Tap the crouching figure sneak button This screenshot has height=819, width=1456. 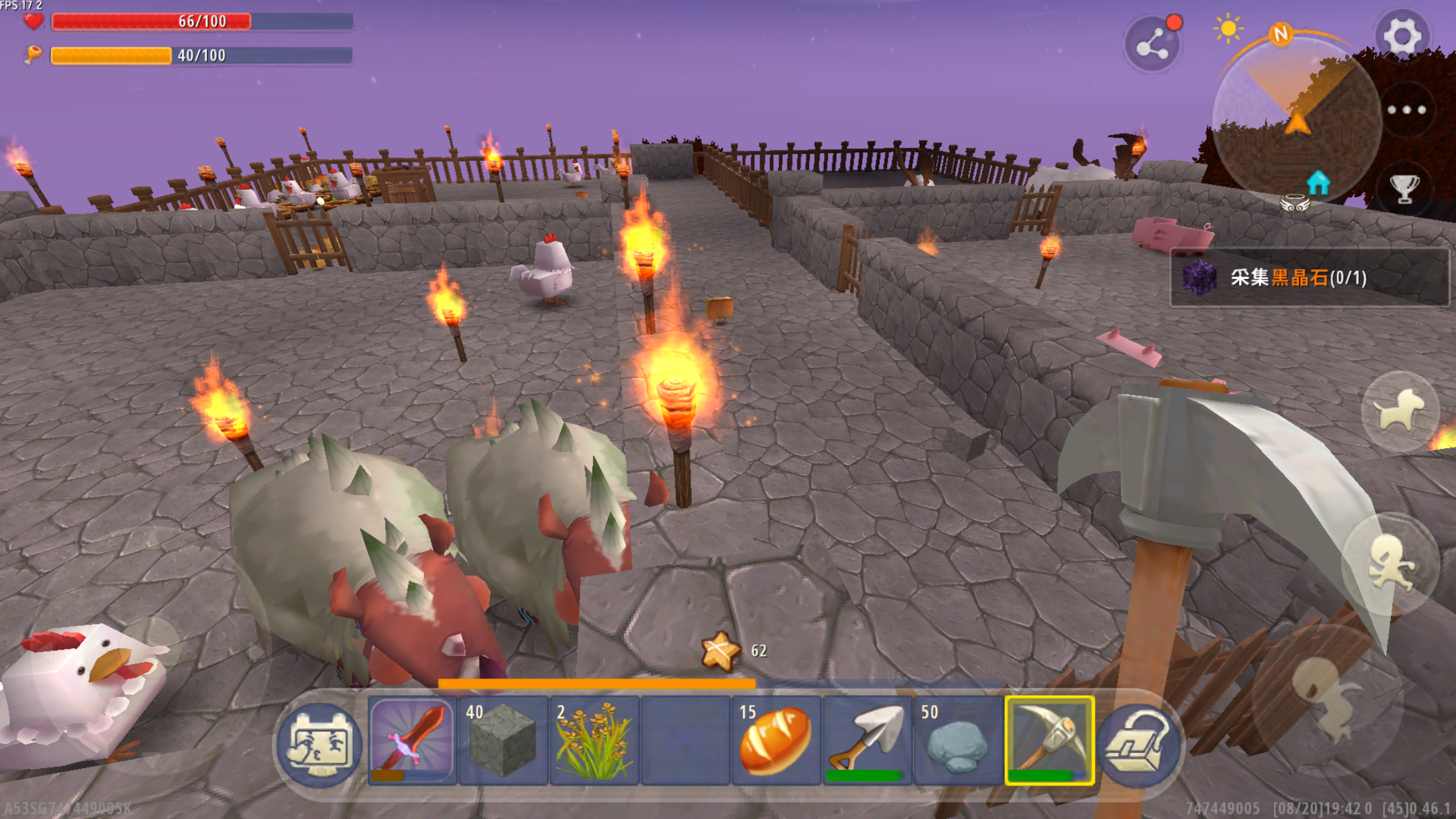[x=1327, y=700]
